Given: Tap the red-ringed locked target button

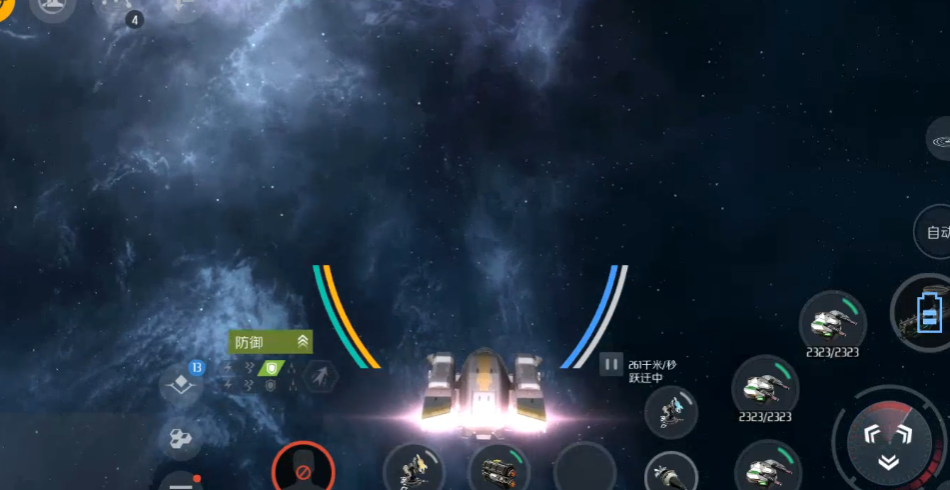Looking at the screenshot, I should (x=302, y=470).
